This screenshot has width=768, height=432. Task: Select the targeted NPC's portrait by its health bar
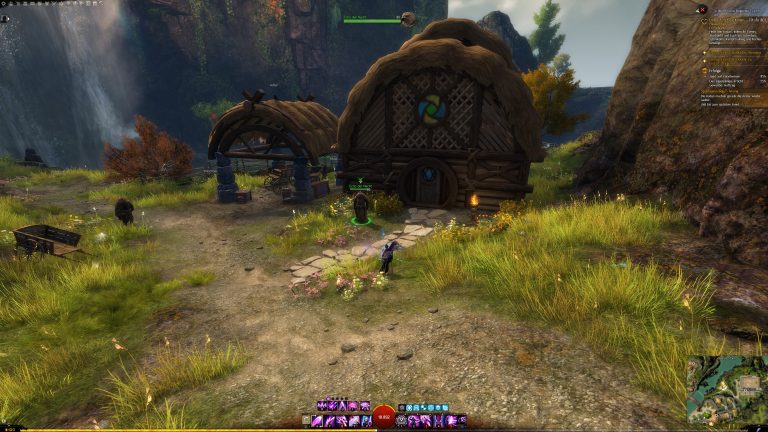tap(408, 19)
